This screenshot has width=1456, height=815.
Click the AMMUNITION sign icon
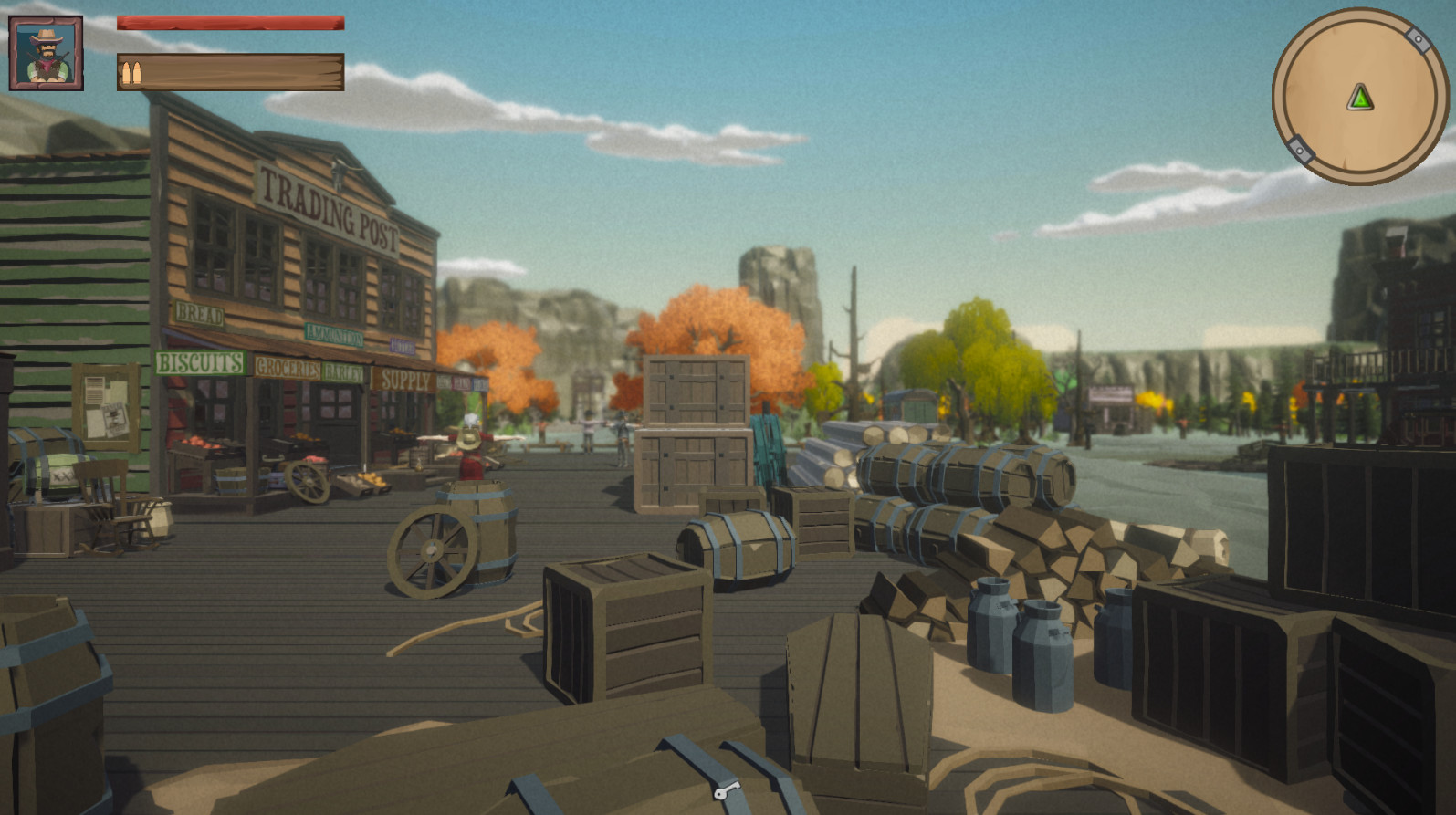tap(334, 334)
